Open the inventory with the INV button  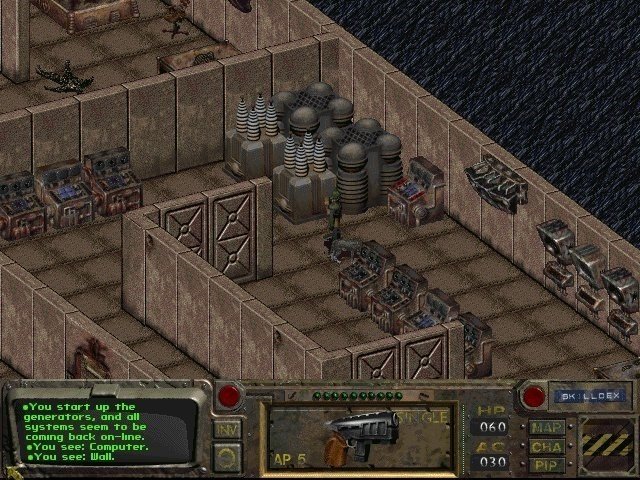coord(226,430)
